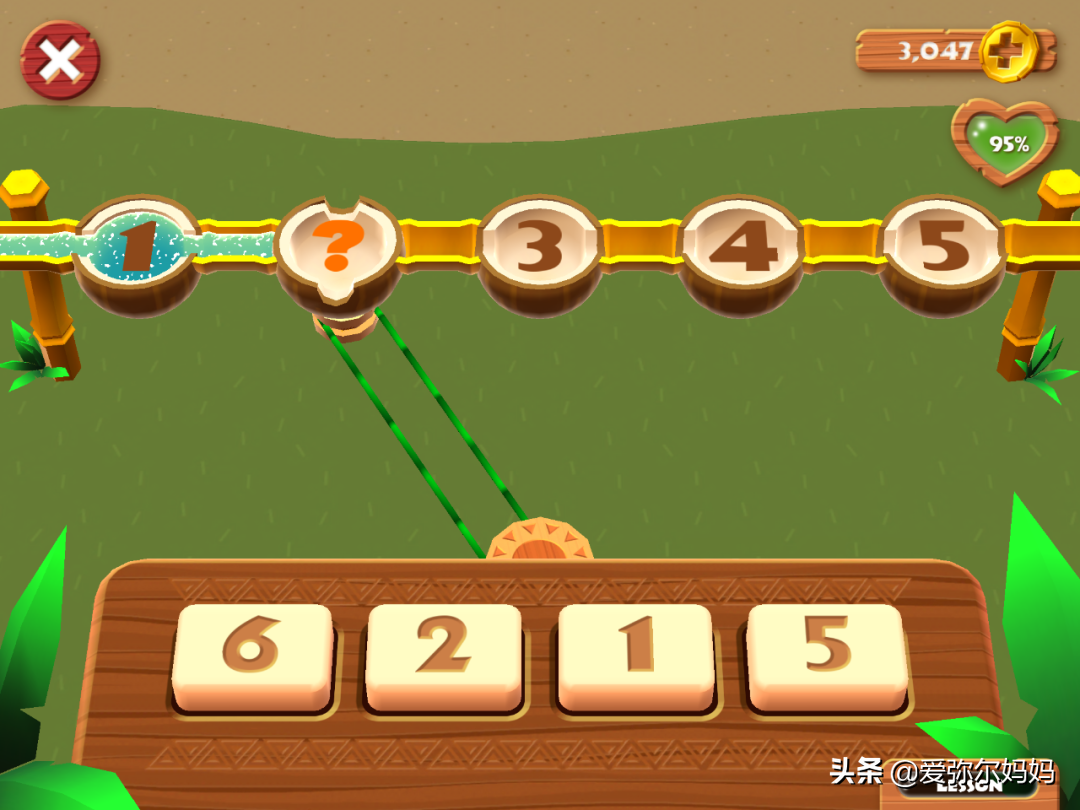Choose the answer tile numbered 6
This screenshot has width=1080, height=810.
(x=252, y=656)
